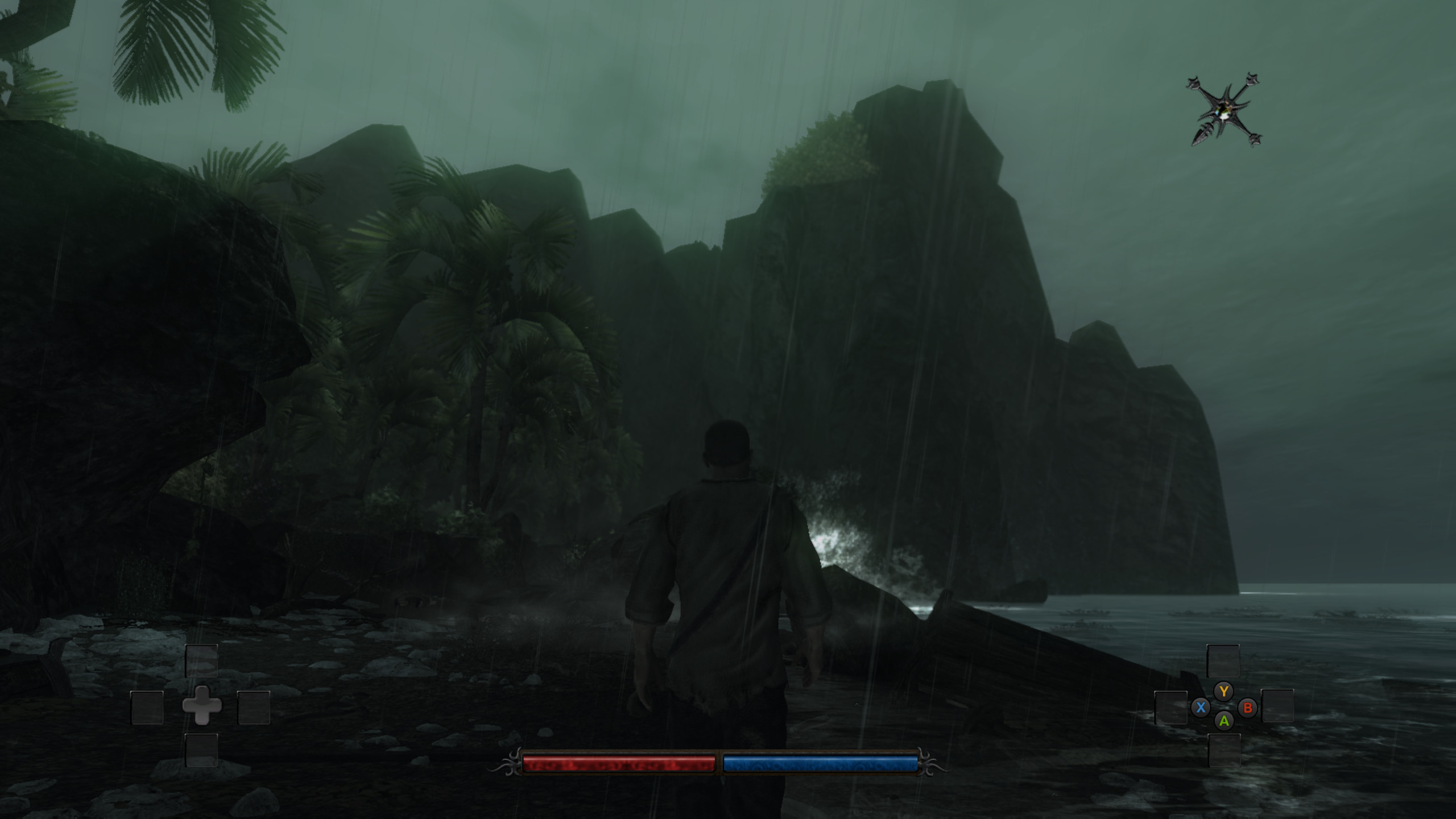Viewport: 1456px width, 819px height.
Task: Click the compass in the corner
Action: pos(1225,110)
